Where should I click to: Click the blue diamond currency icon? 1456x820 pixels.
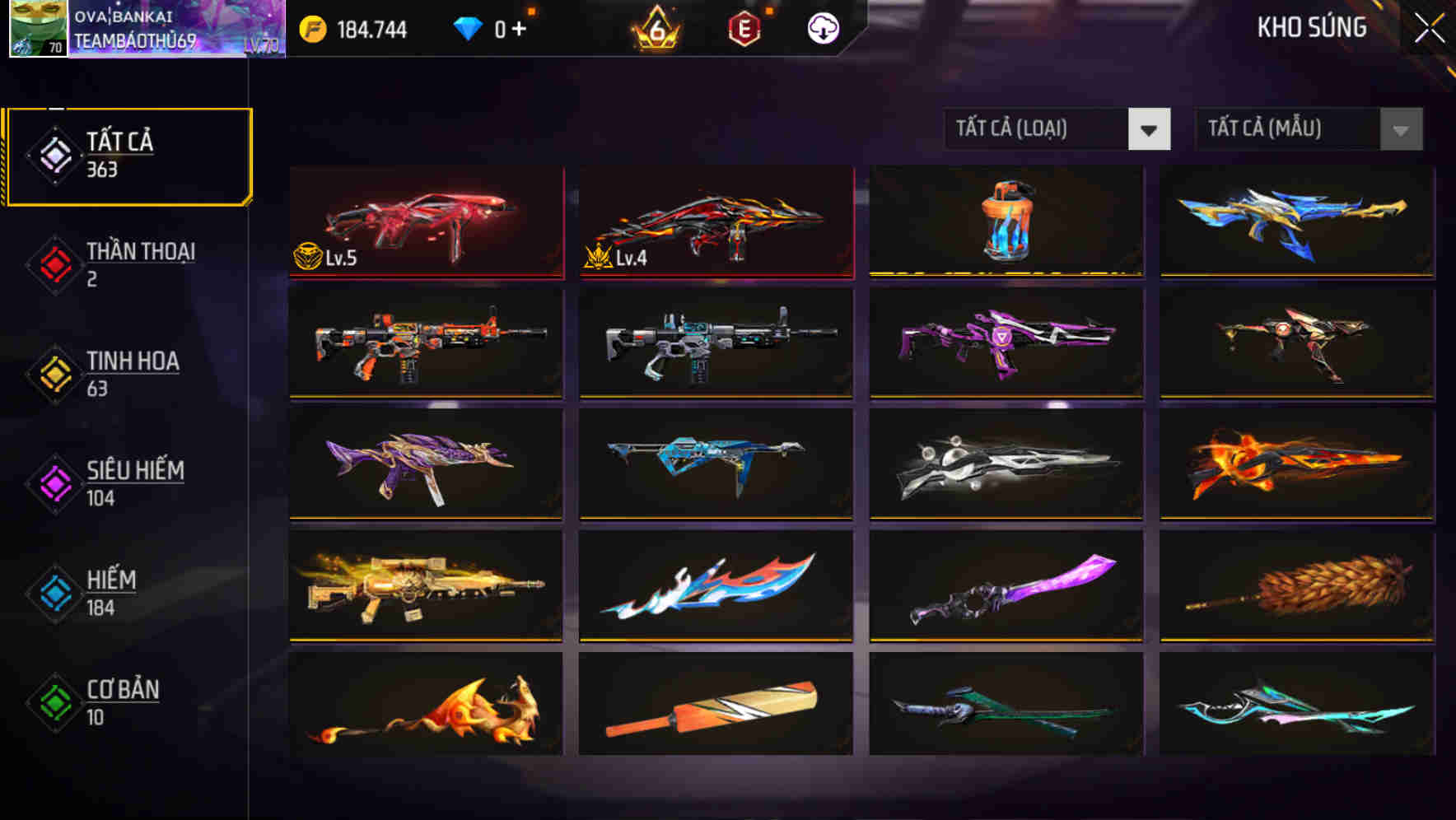[x=468, y=29]
